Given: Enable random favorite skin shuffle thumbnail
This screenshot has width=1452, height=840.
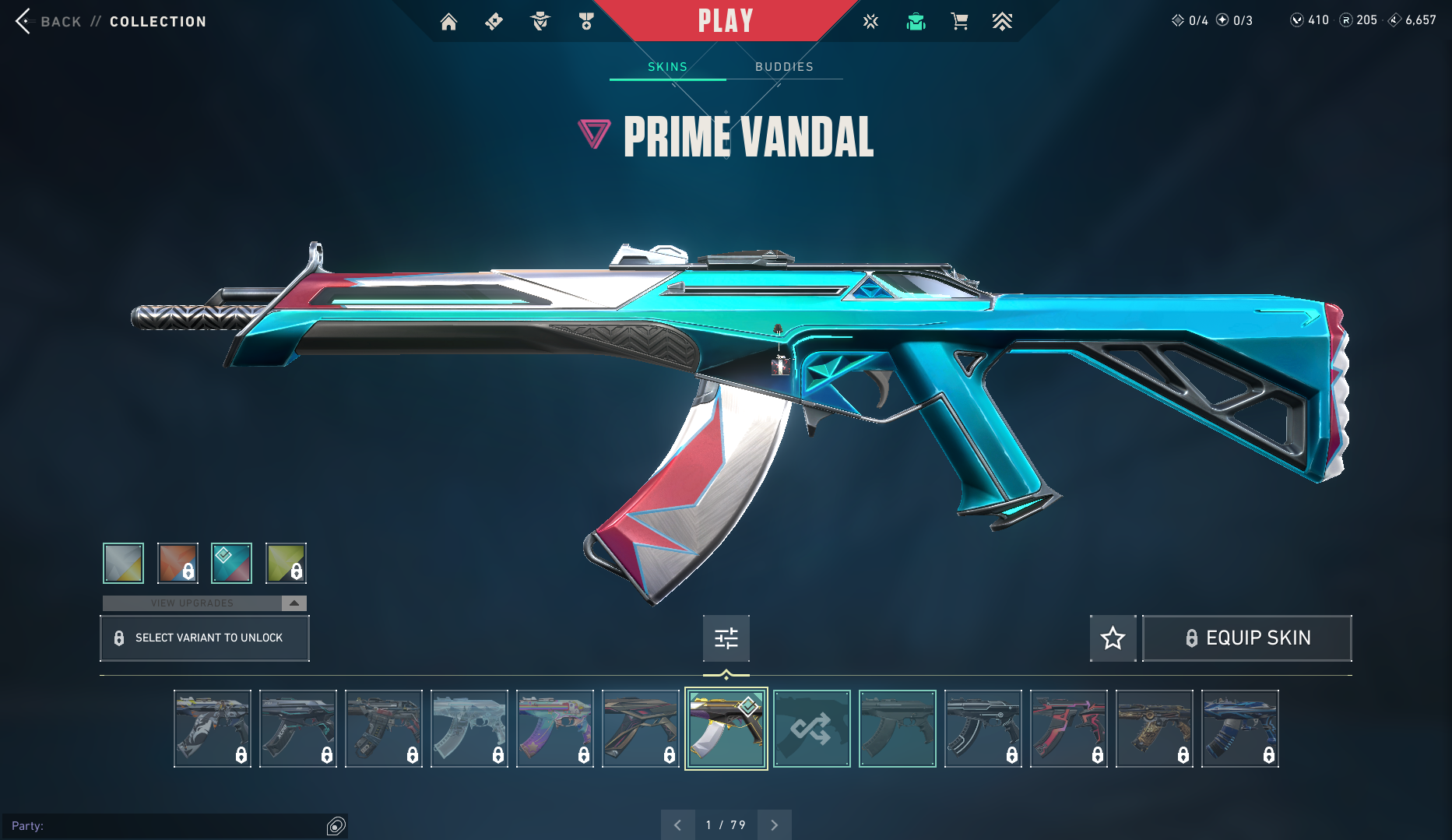Looking at the screenshot, I should [811, 729].
